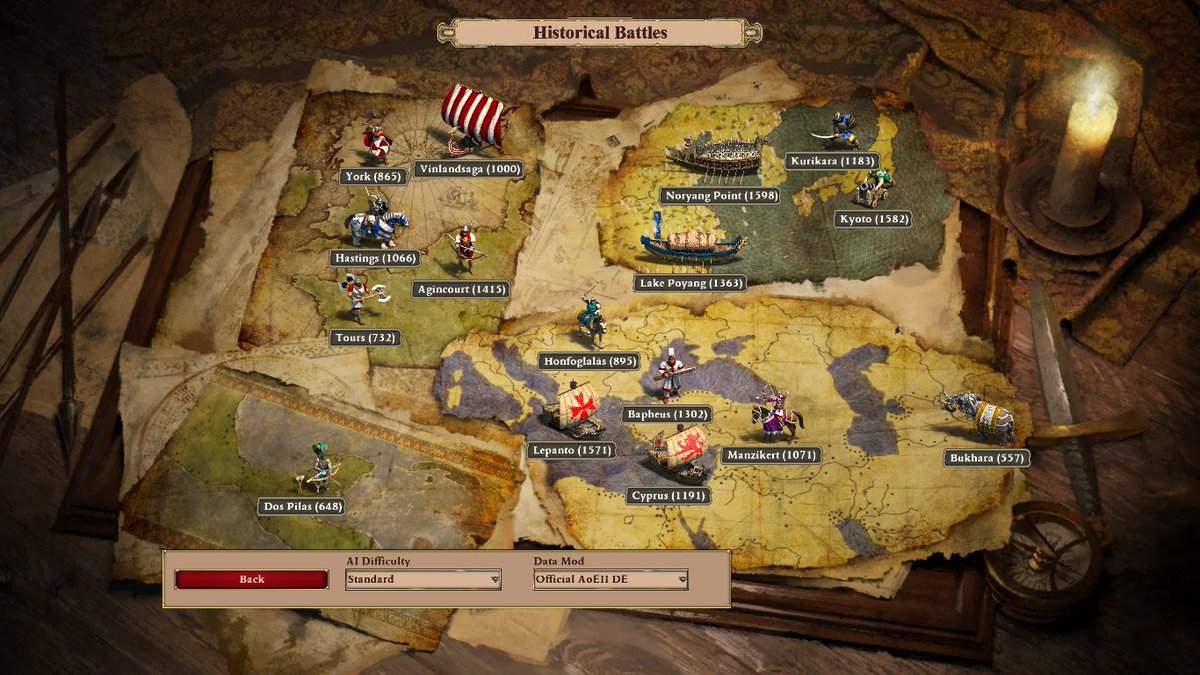Select the Hastings (1066) battle
The image size is (1200, 675).
374,258
